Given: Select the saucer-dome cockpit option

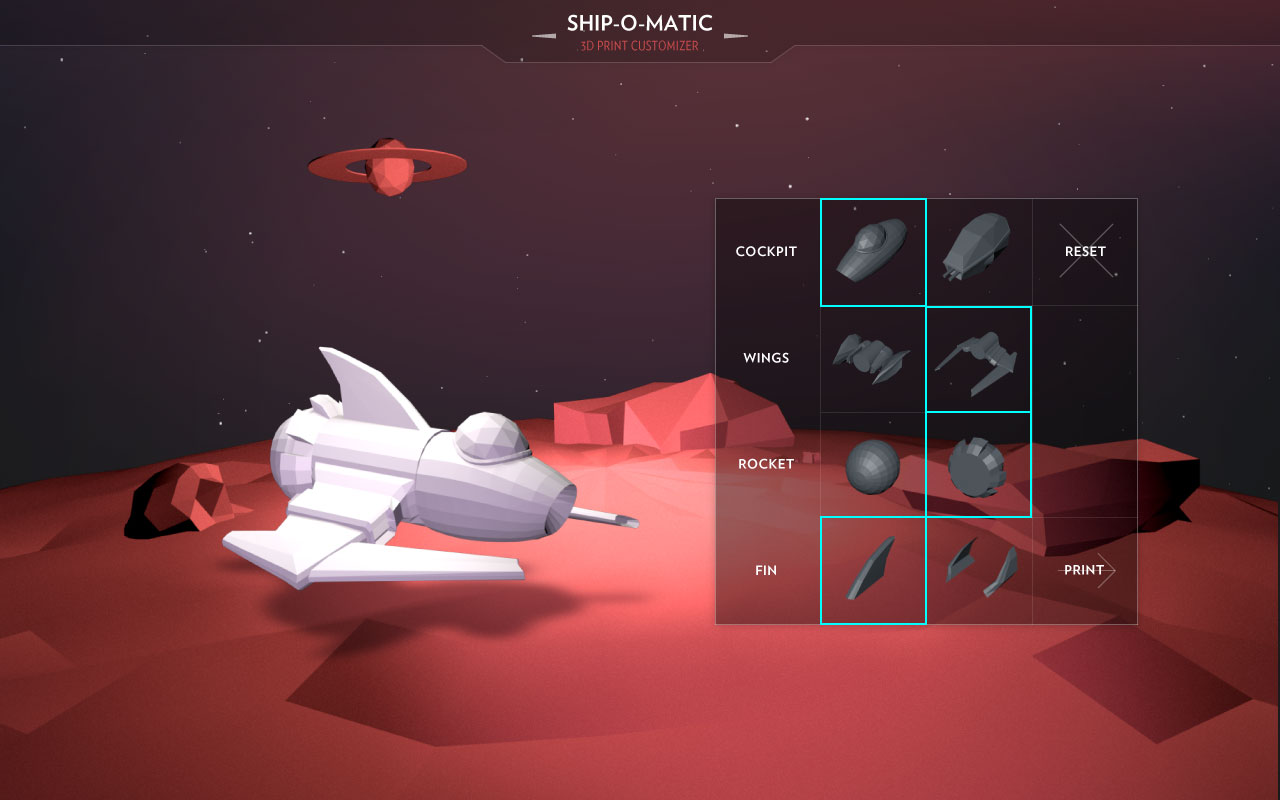Looking at the screenshot, I should (873, 252).
